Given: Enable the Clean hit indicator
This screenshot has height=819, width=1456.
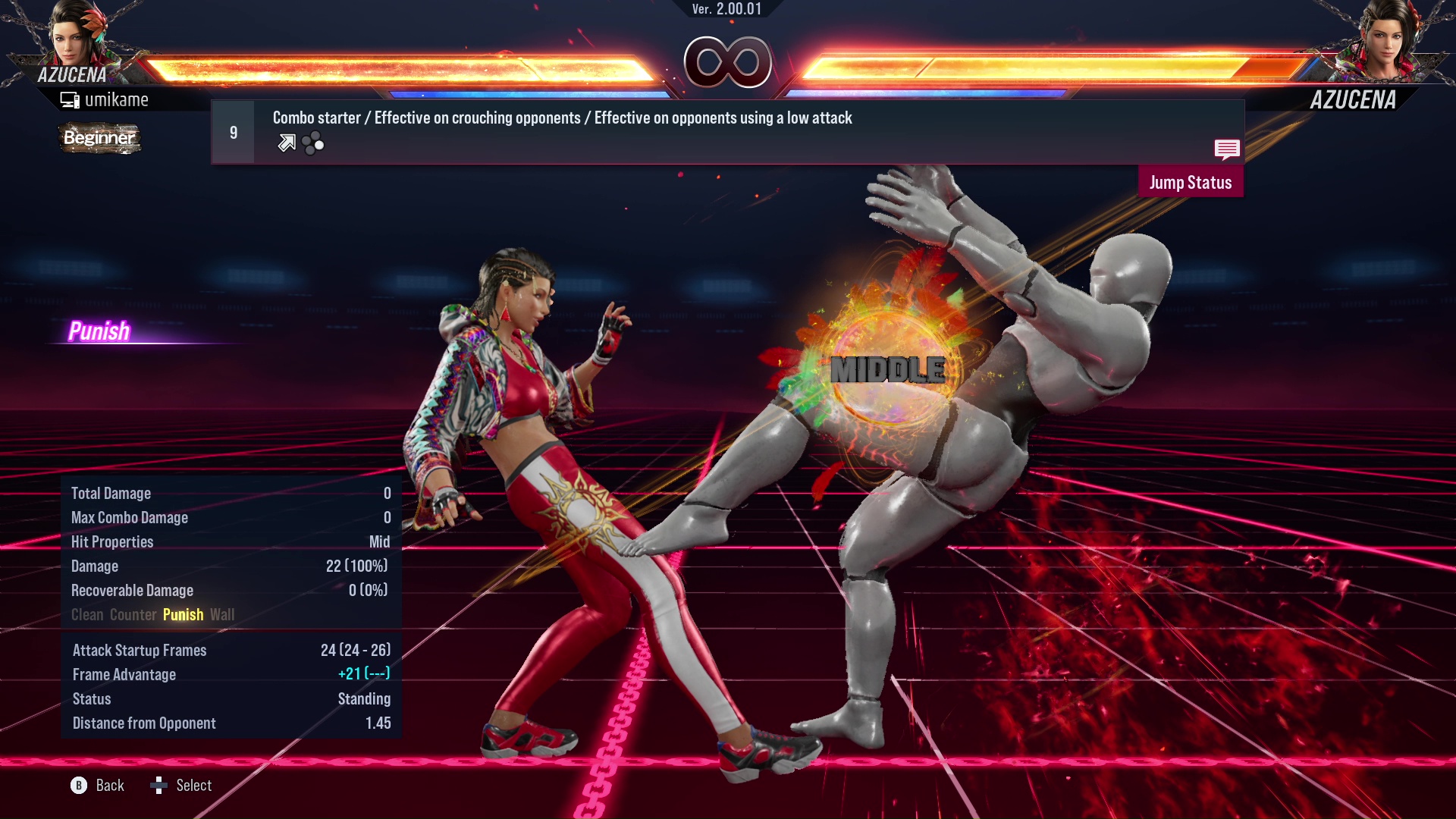Looking at the screenshot, I should click(x=89, y=614).
